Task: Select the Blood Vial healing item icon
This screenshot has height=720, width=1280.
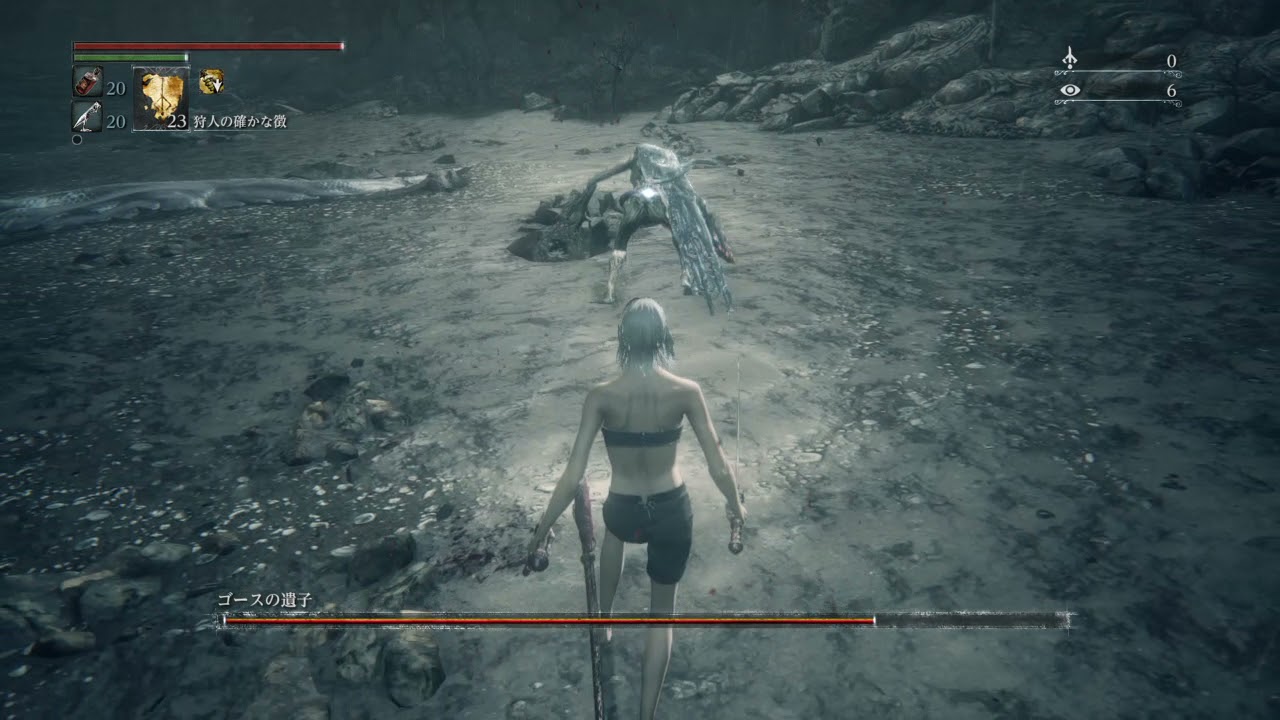Action: pyautogui.click(x=87, y=82)
